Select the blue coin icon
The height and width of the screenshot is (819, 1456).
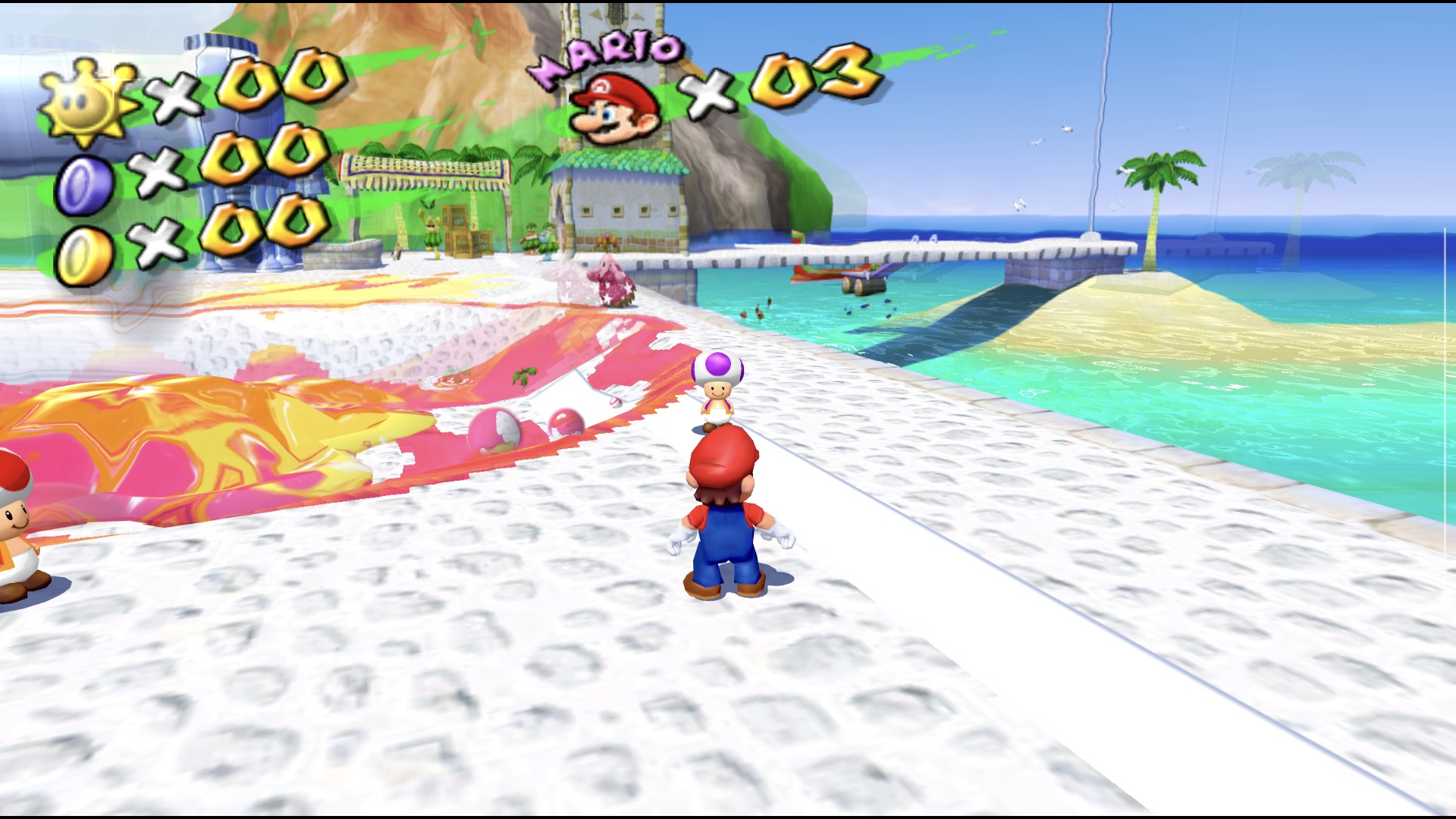(84, 185)
